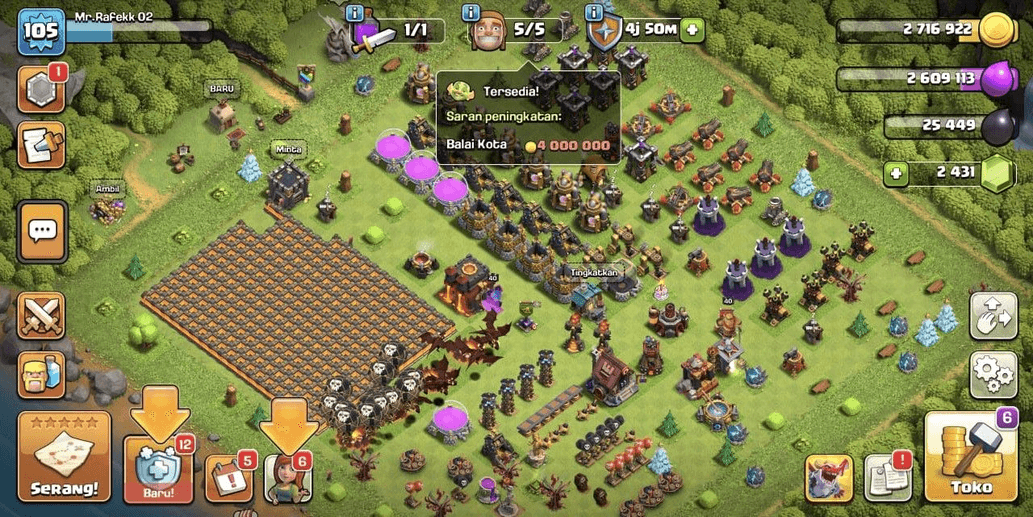Open the settings gear
Viewport: 1033px width, 517px height.
[x=992, y=375]
